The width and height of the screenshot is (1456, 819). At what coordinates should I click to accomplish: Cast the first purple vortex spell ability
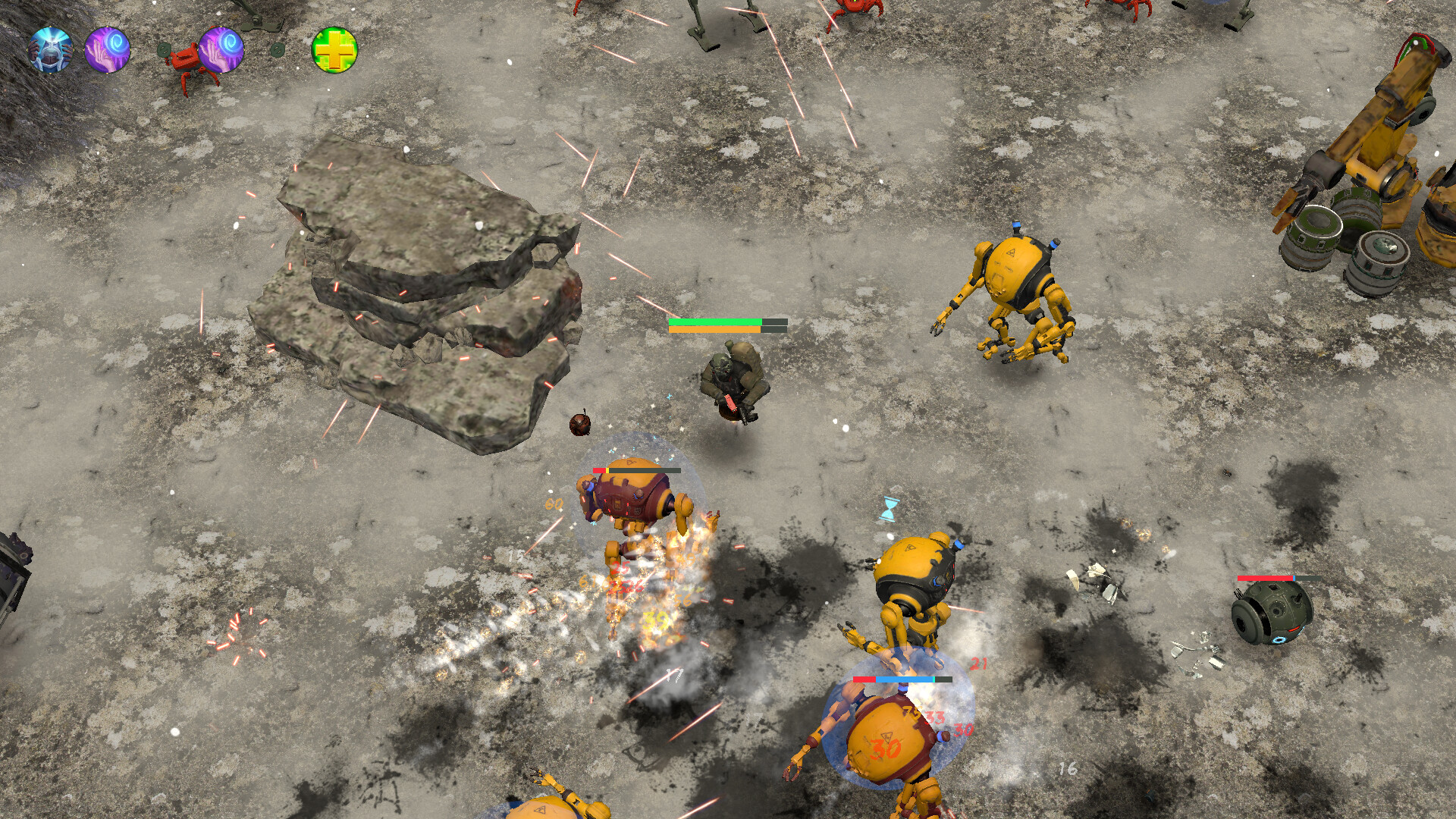tap(106, 50)
